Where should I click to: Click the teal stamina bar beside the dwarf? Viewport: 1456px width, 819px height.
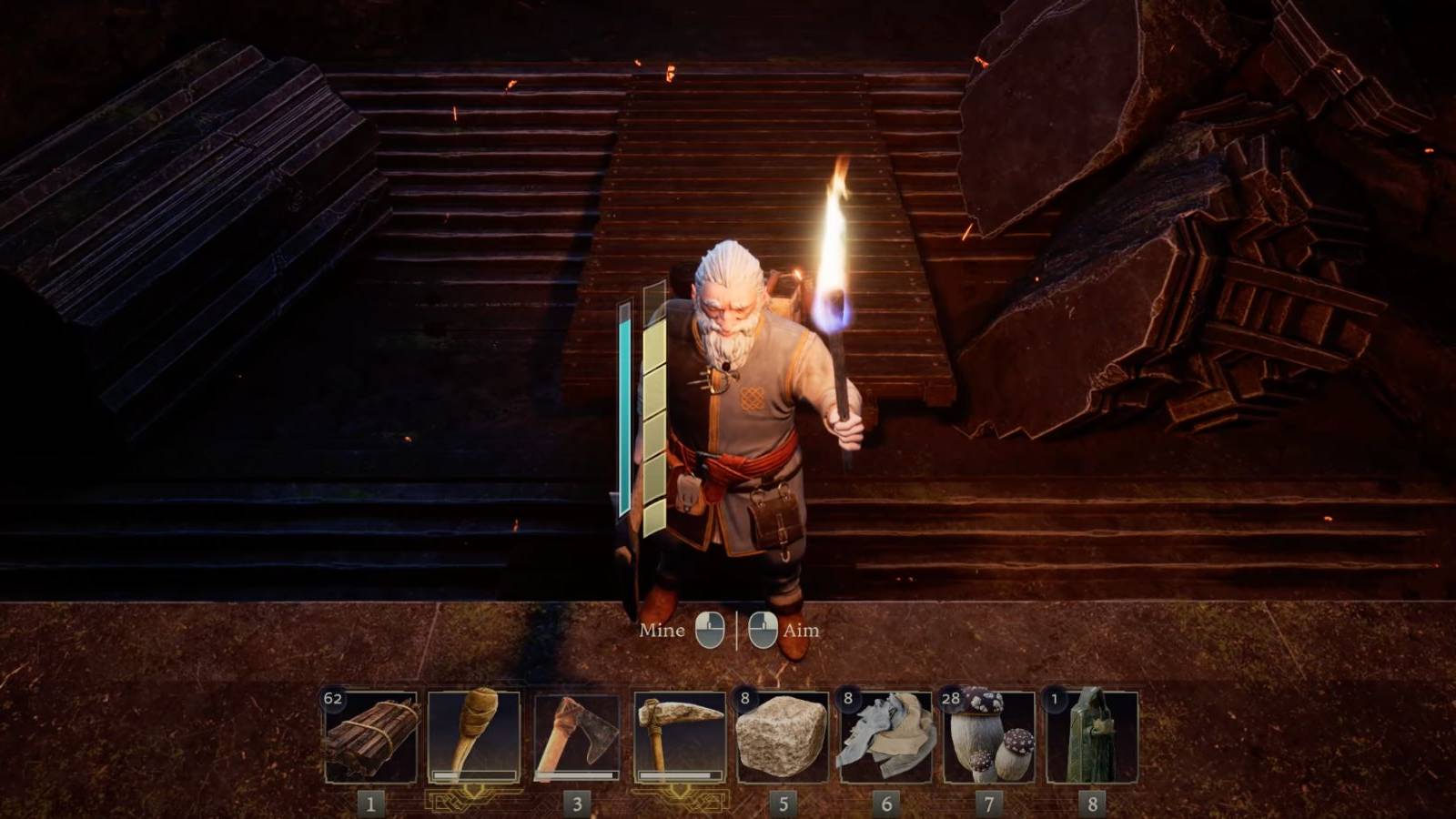tap(626, 409)
